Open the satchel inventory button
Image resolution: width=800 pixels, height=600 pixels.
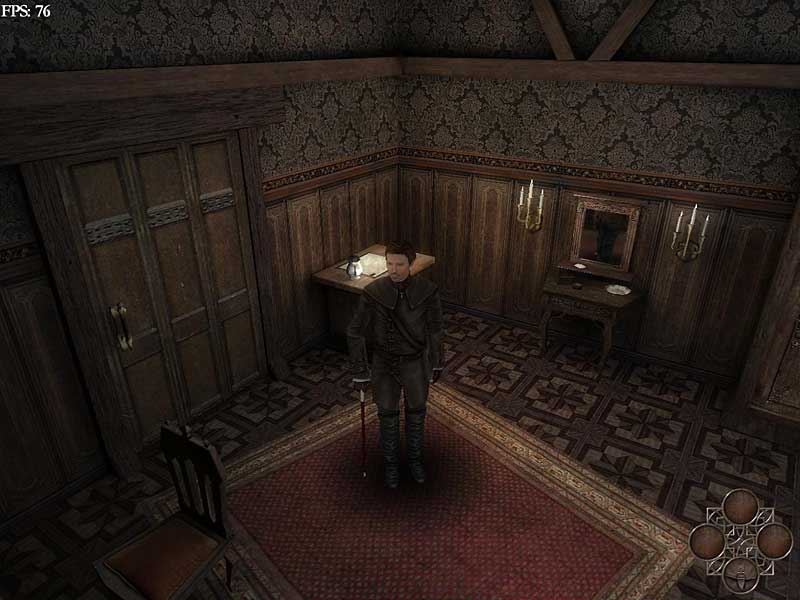coord(740,574)
